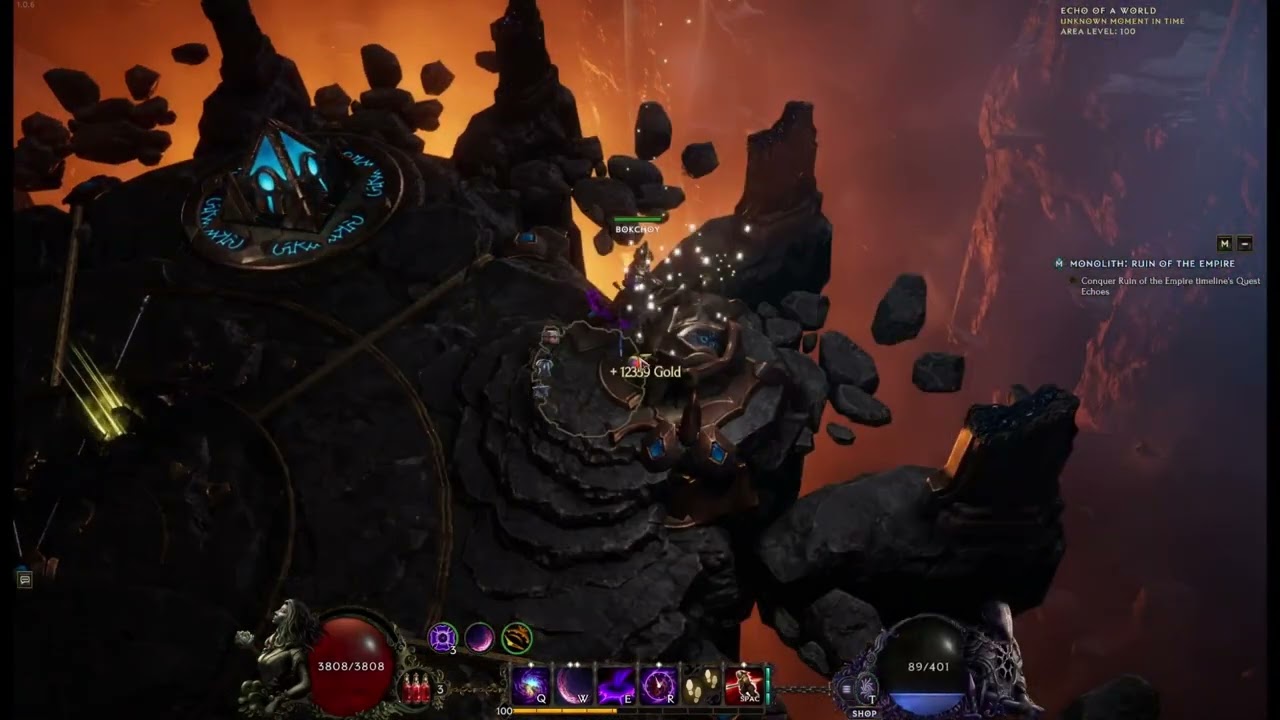Screen dimensions: 1280x720
Task: Trigger the purple clock-circle skill on R
Action: [659, 686]
